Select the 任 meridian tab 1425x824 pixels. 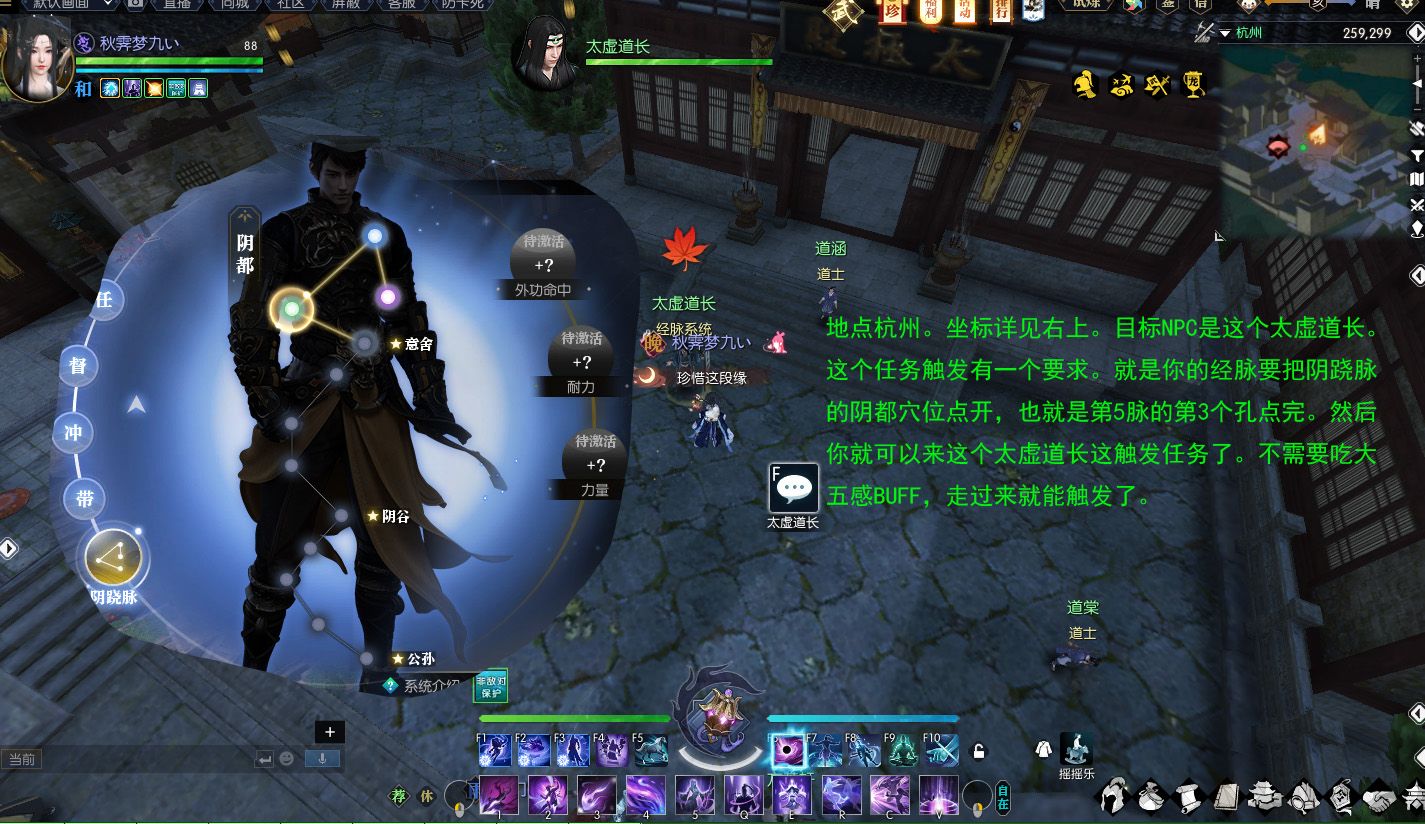click(103, 299)
